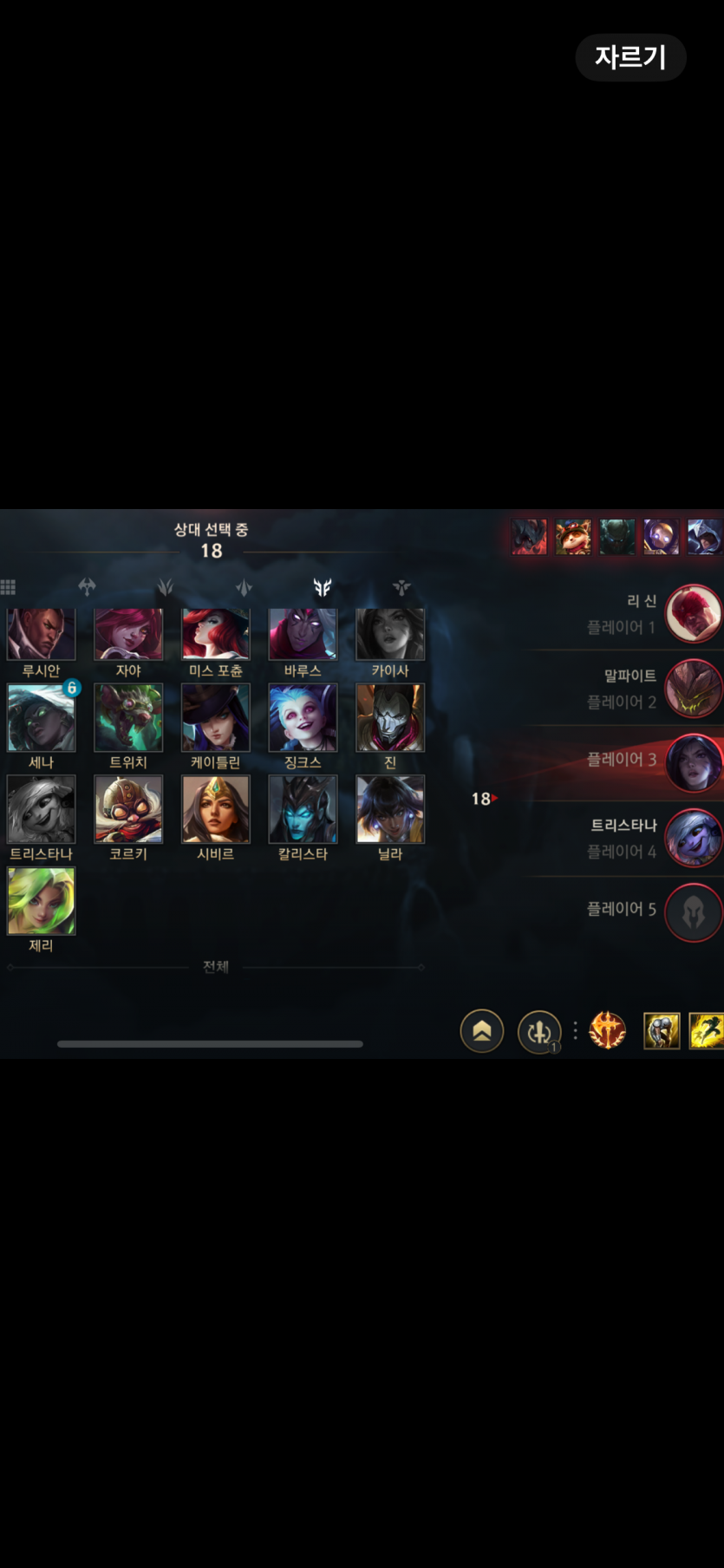Choose the 케이틀린 champion tile
724x1568 pixels.
coord(215,718)
